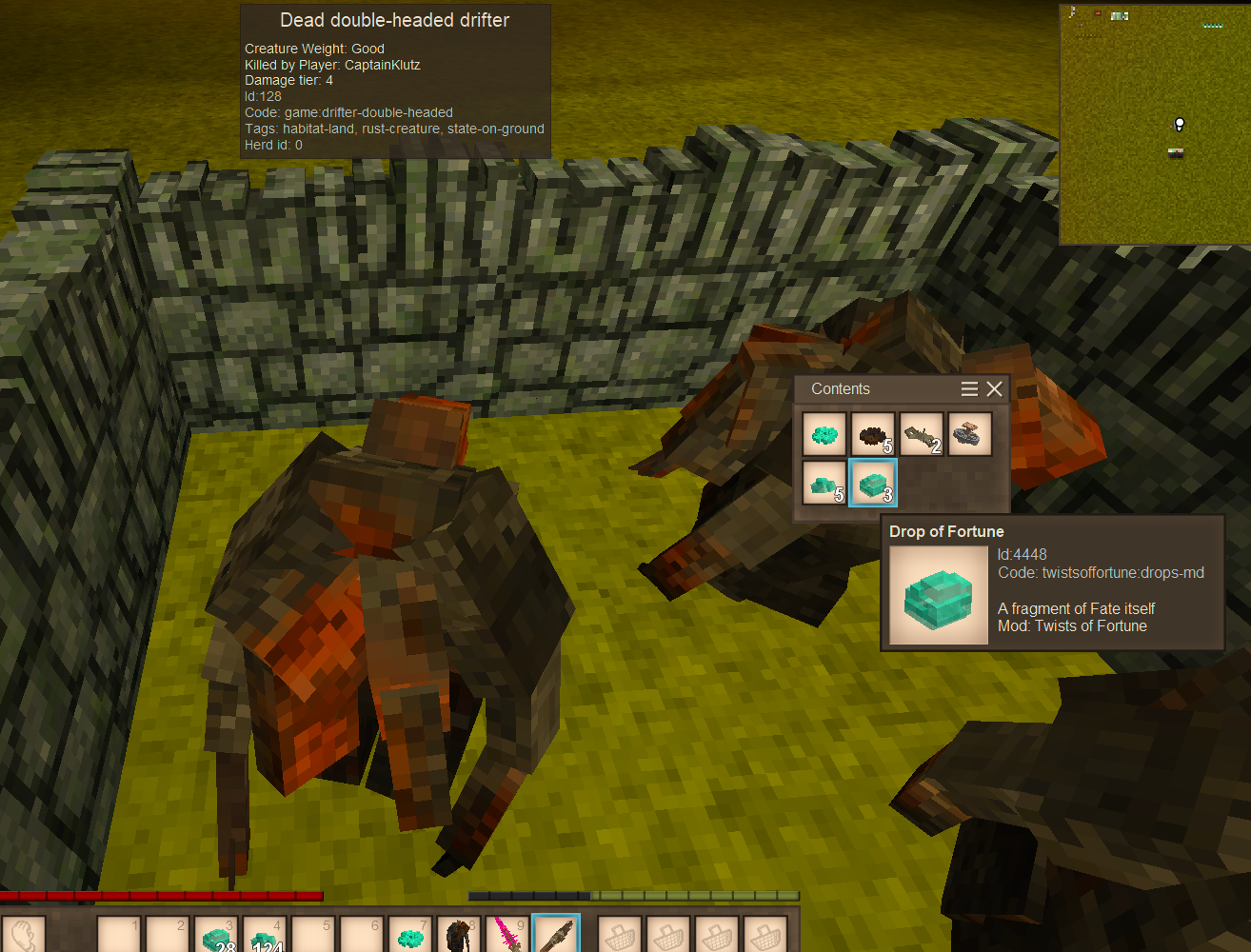Pick up the teal chunks stack of 5
The height and width of the screenshot is (952, 1251).
click(x=824, y=484)
